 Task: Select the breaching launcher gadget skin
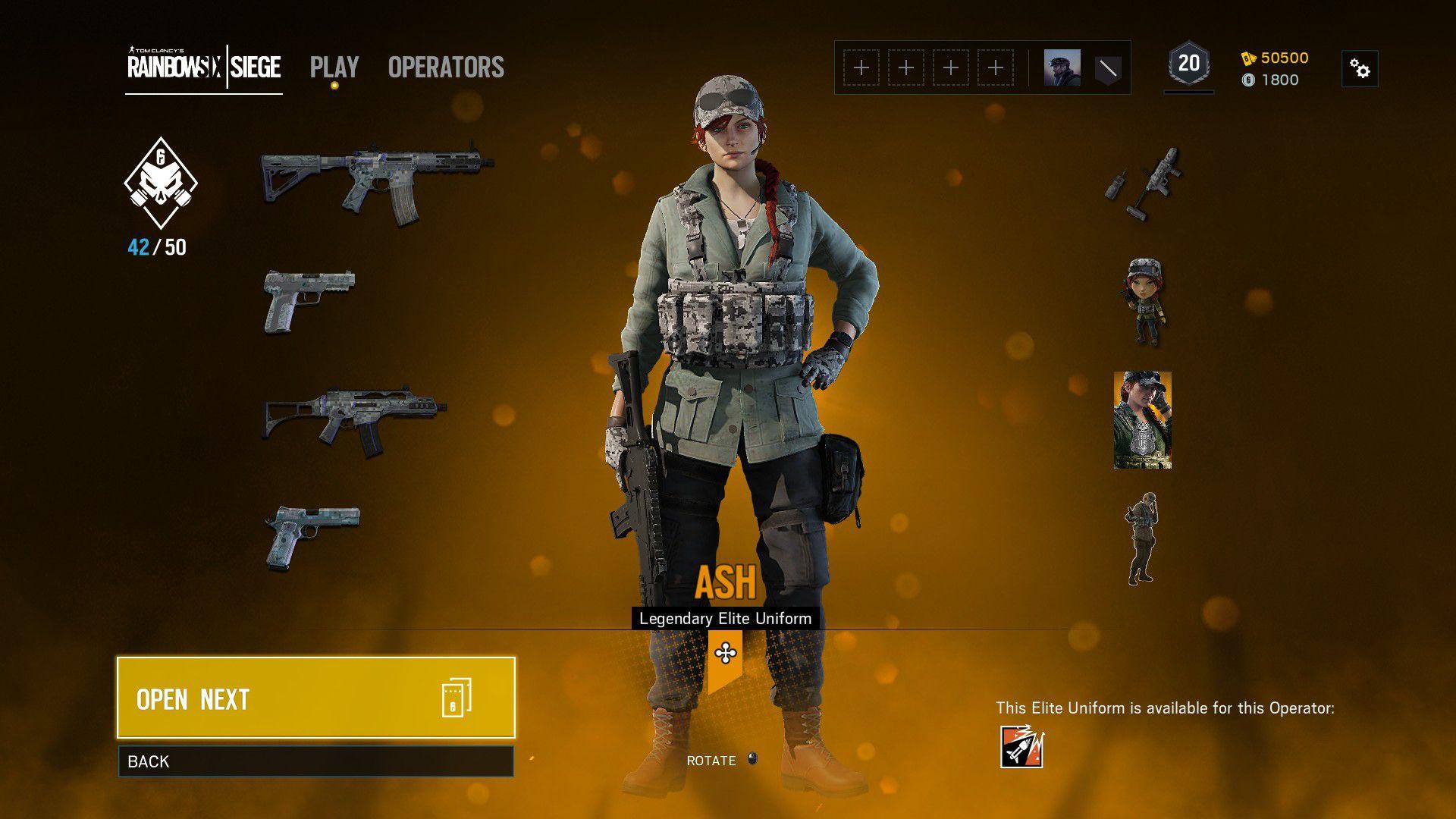1143,183
